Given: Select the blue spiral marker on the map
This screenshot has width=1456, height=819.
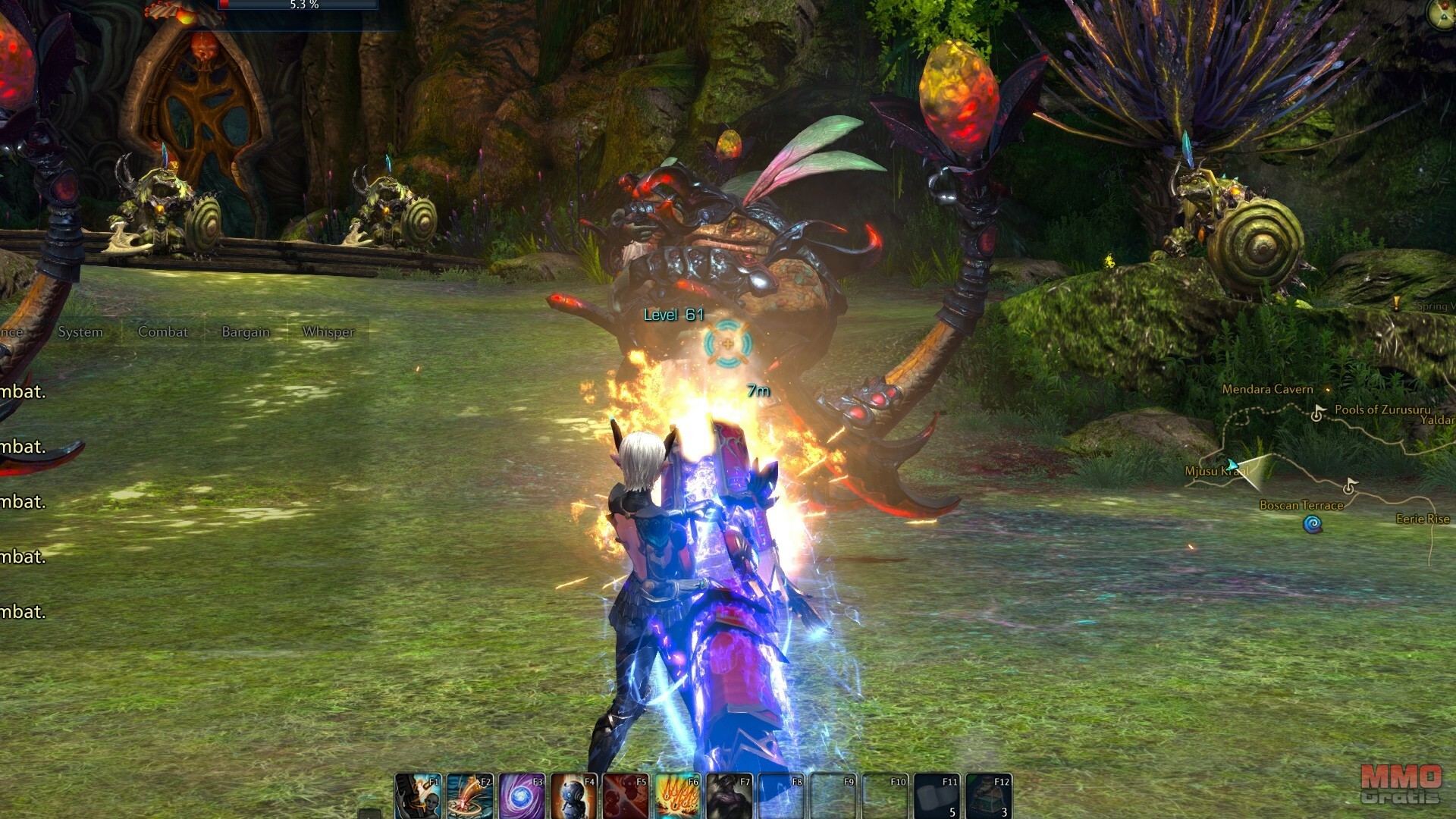Looking at the screenshot, I should click(1313, 524).
